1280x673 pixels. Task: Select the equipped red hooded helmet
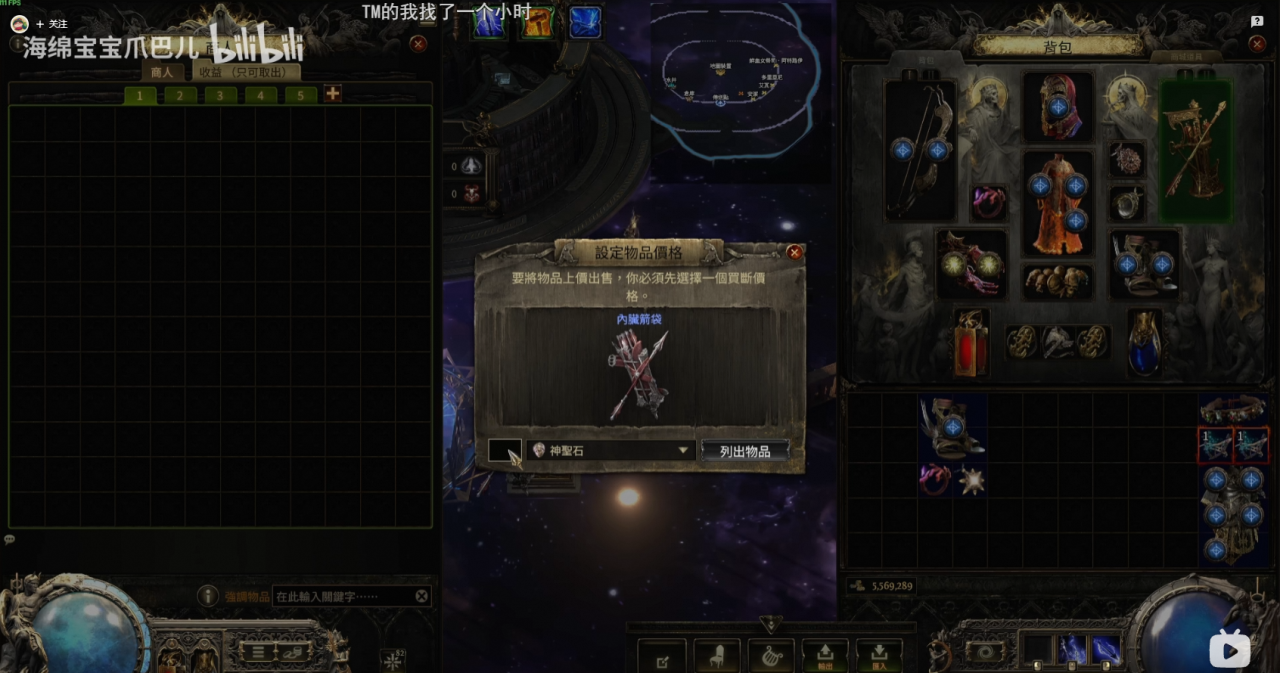[x=1057, y=106]
